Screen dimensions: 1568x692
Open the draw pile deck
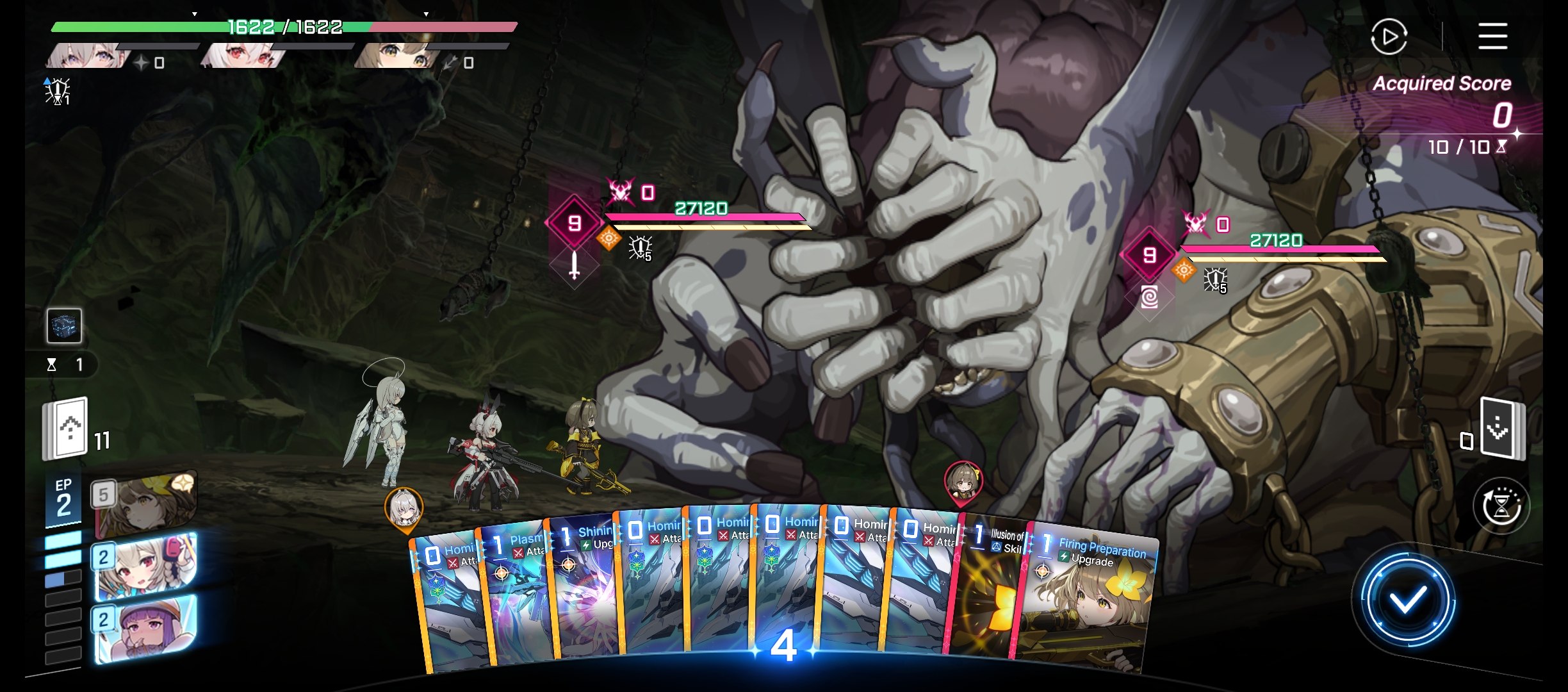65,429
